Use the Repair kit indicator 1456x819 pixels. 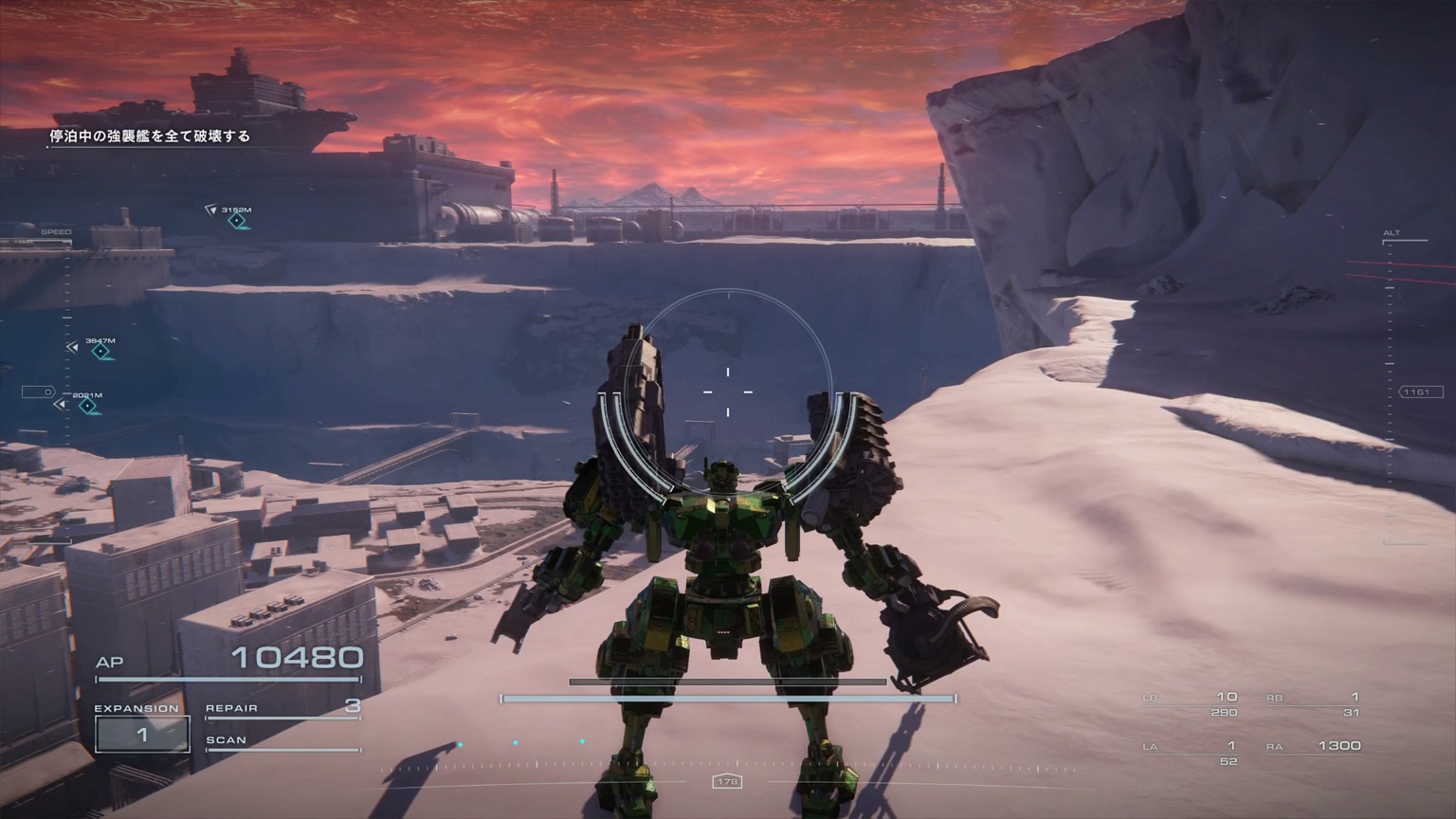[282, 708]
